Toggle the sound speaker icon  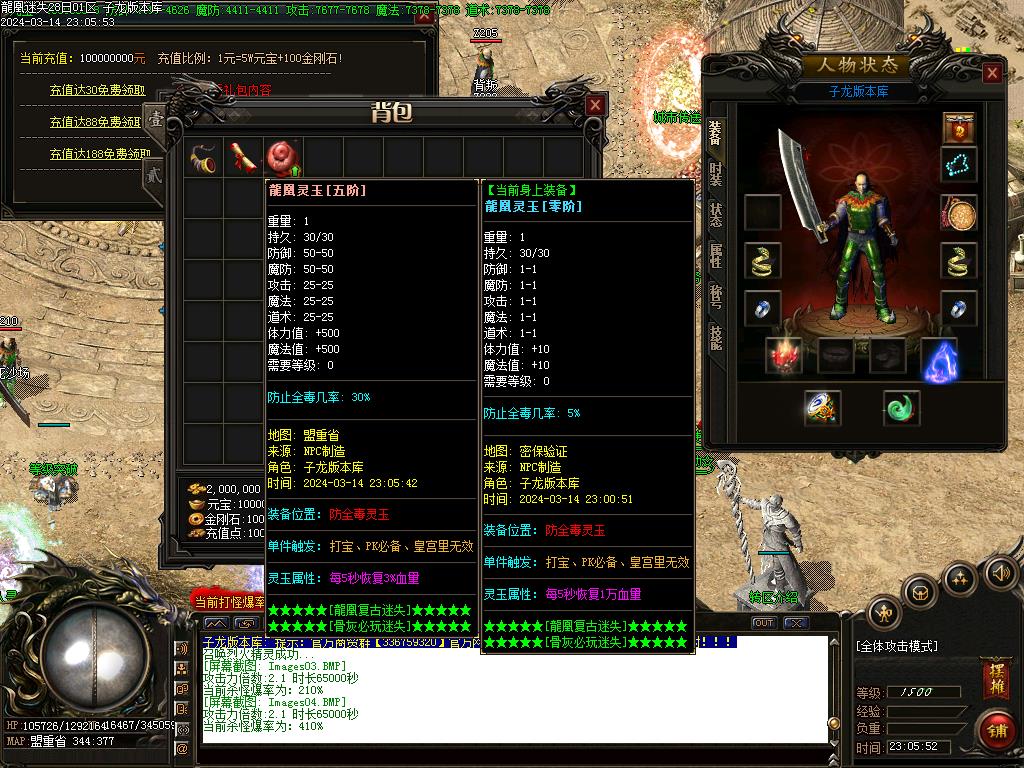point(999,573)
